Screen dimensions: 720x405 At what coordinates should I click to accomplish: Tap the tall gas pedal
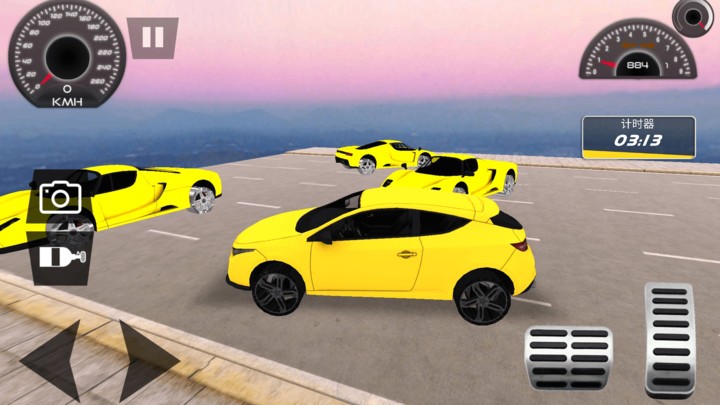[669, 340]
